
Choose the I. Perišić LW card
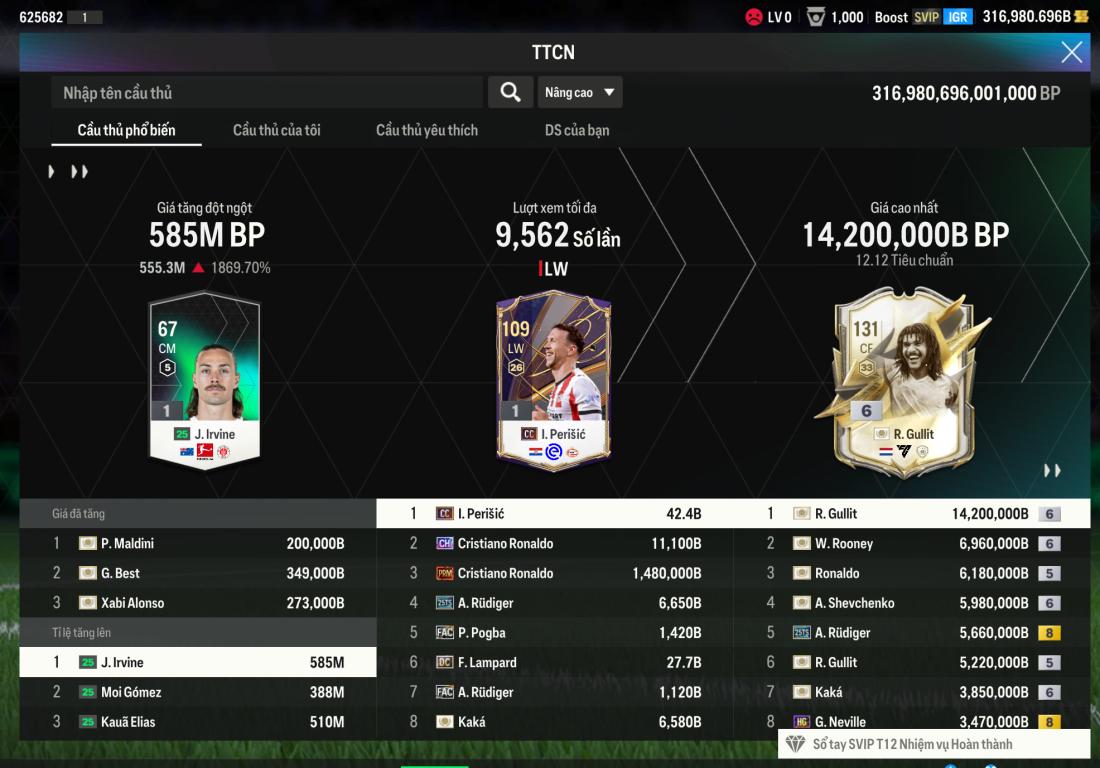pyautogui.click(x=553, y=380)
